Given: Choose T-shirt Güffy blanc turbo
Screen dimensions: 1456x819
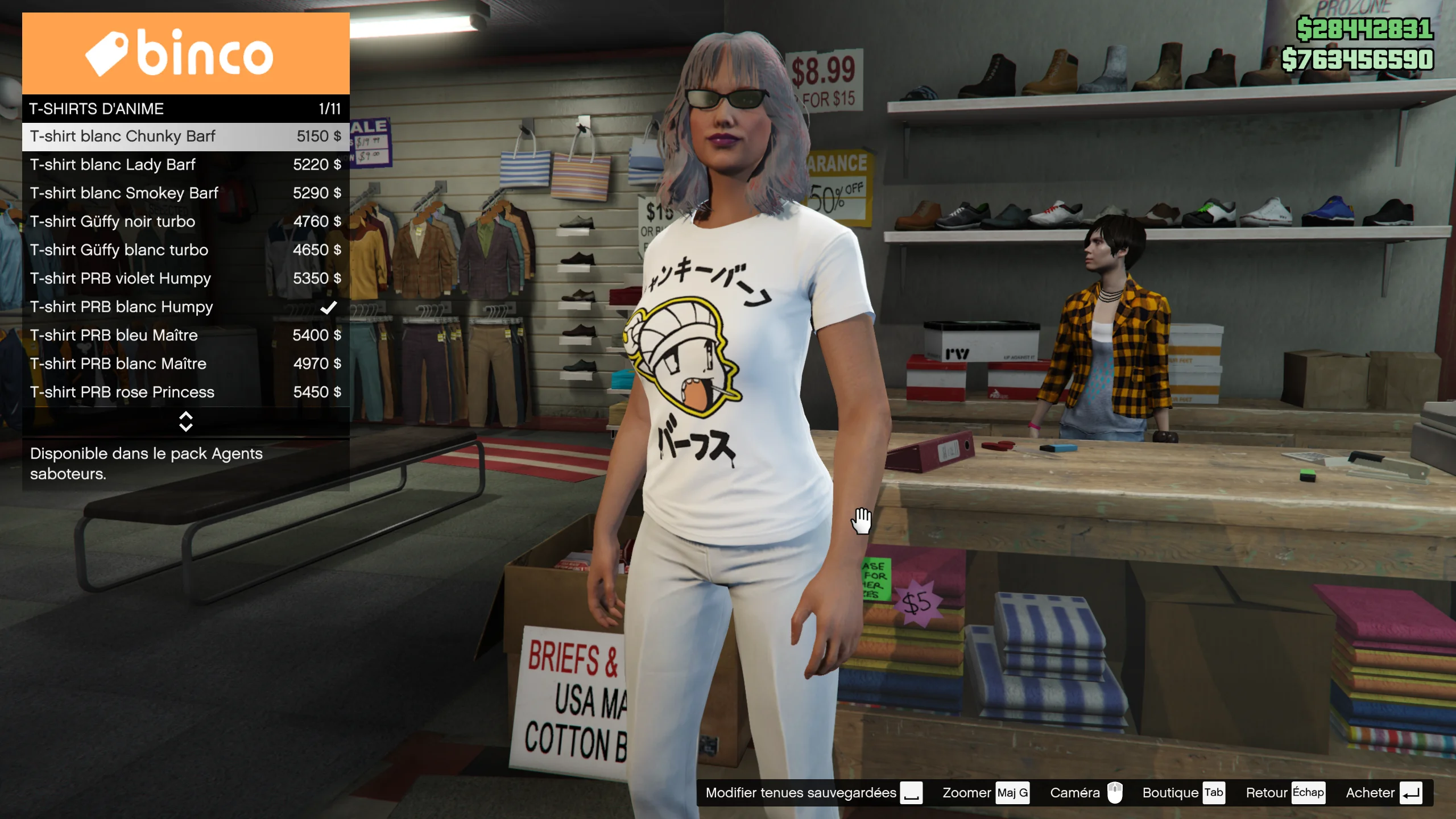Looking at the screenshot, I should click(x=185, y=250).
